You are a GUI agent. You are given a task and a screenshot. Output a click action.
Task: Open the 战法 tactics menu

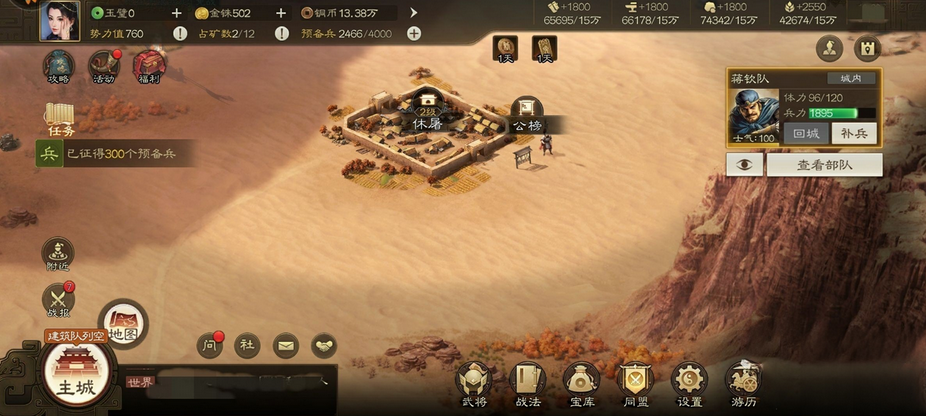[527, 382]
